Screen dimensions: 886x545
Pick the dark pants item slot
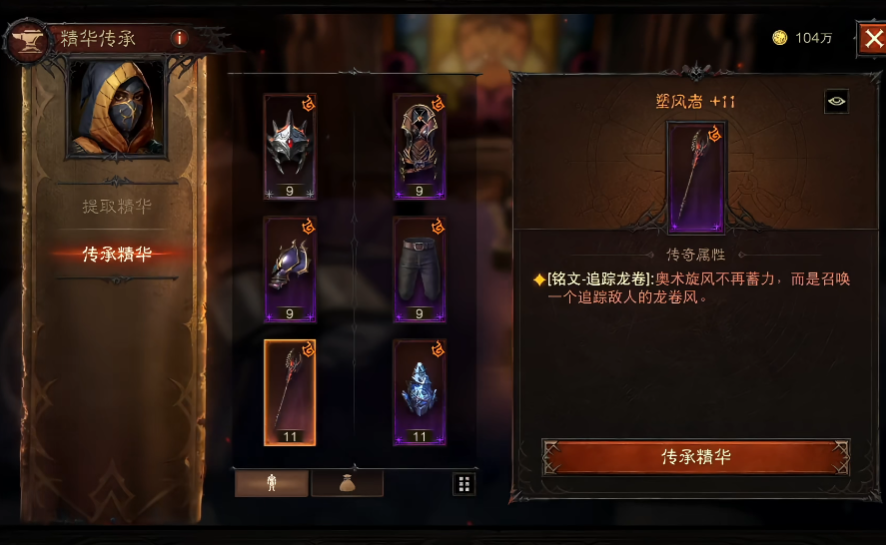(x=419, y=269)
